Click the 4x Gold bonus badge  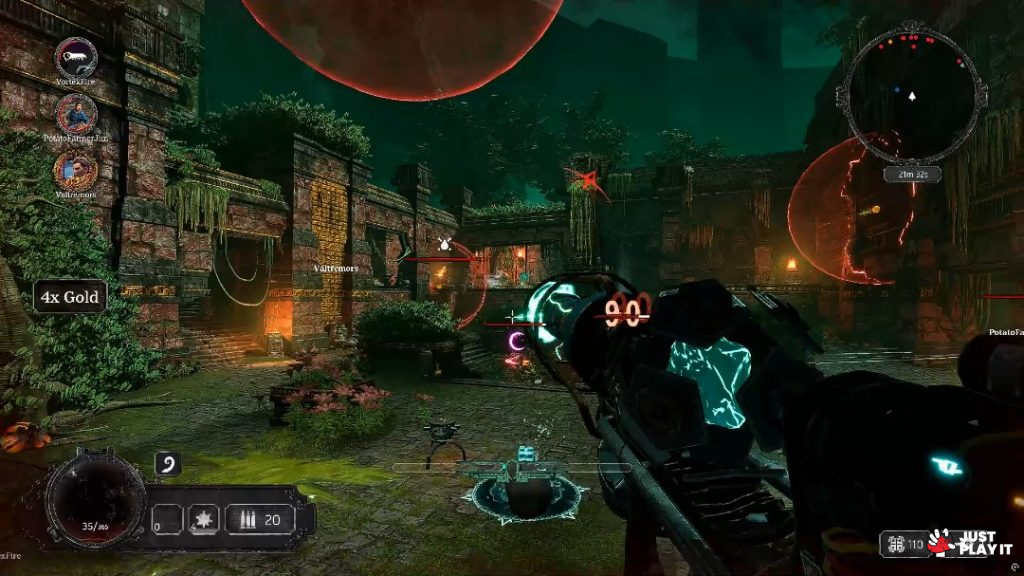click(70, 297)
